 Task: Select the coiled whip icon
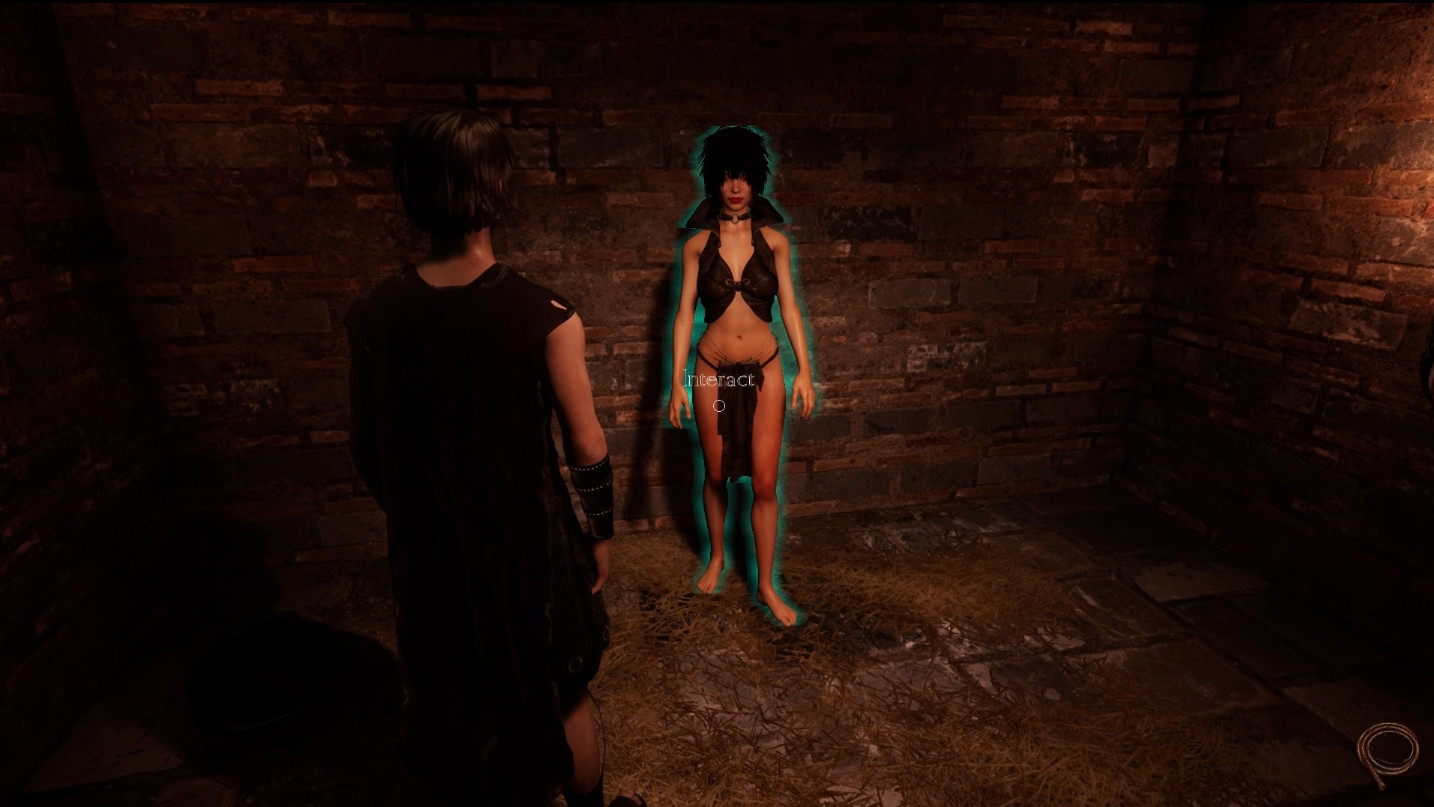(x=1387, y=753)
